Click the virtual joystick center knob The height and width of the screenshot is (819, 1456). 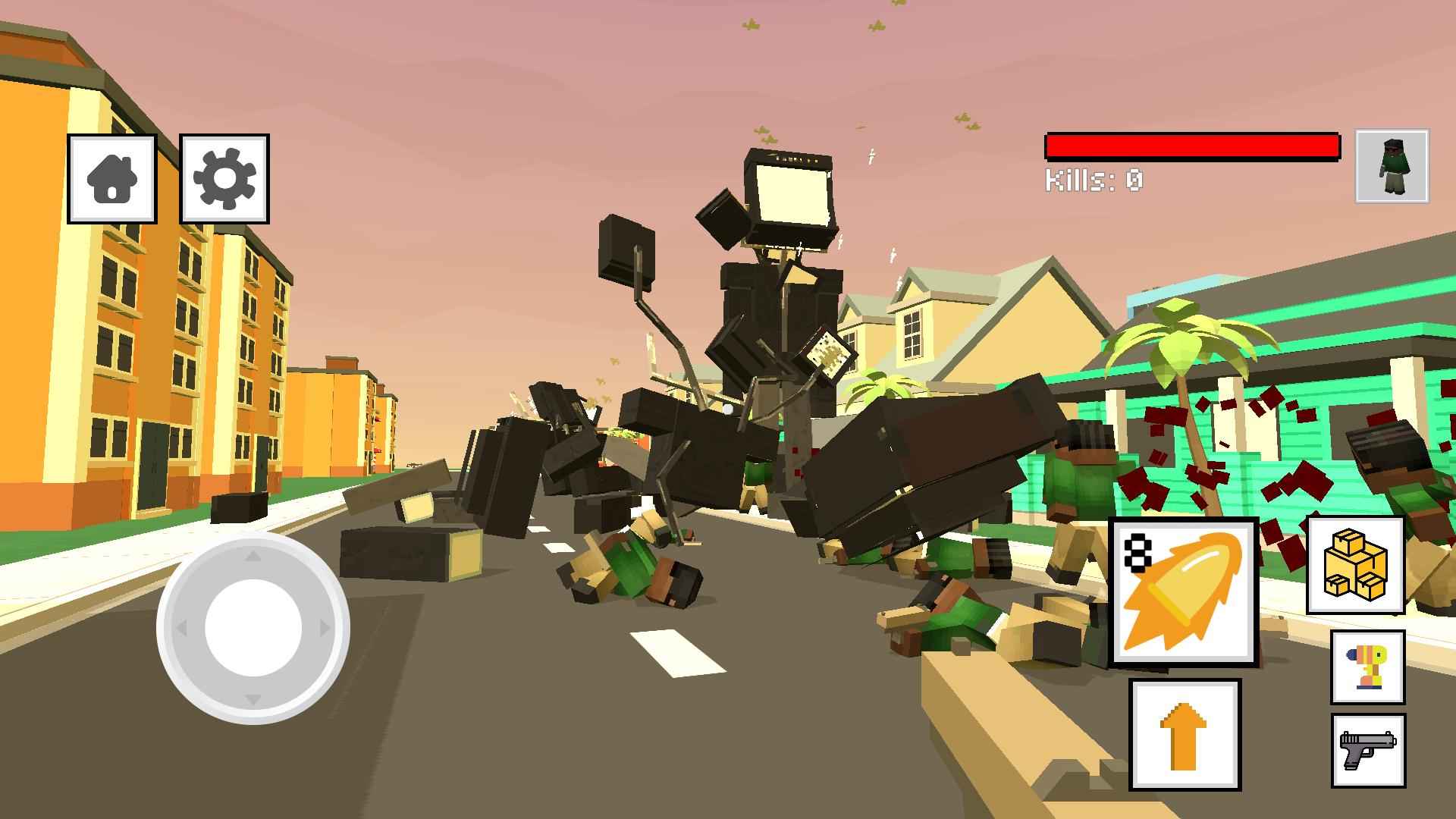click(253, 628)
